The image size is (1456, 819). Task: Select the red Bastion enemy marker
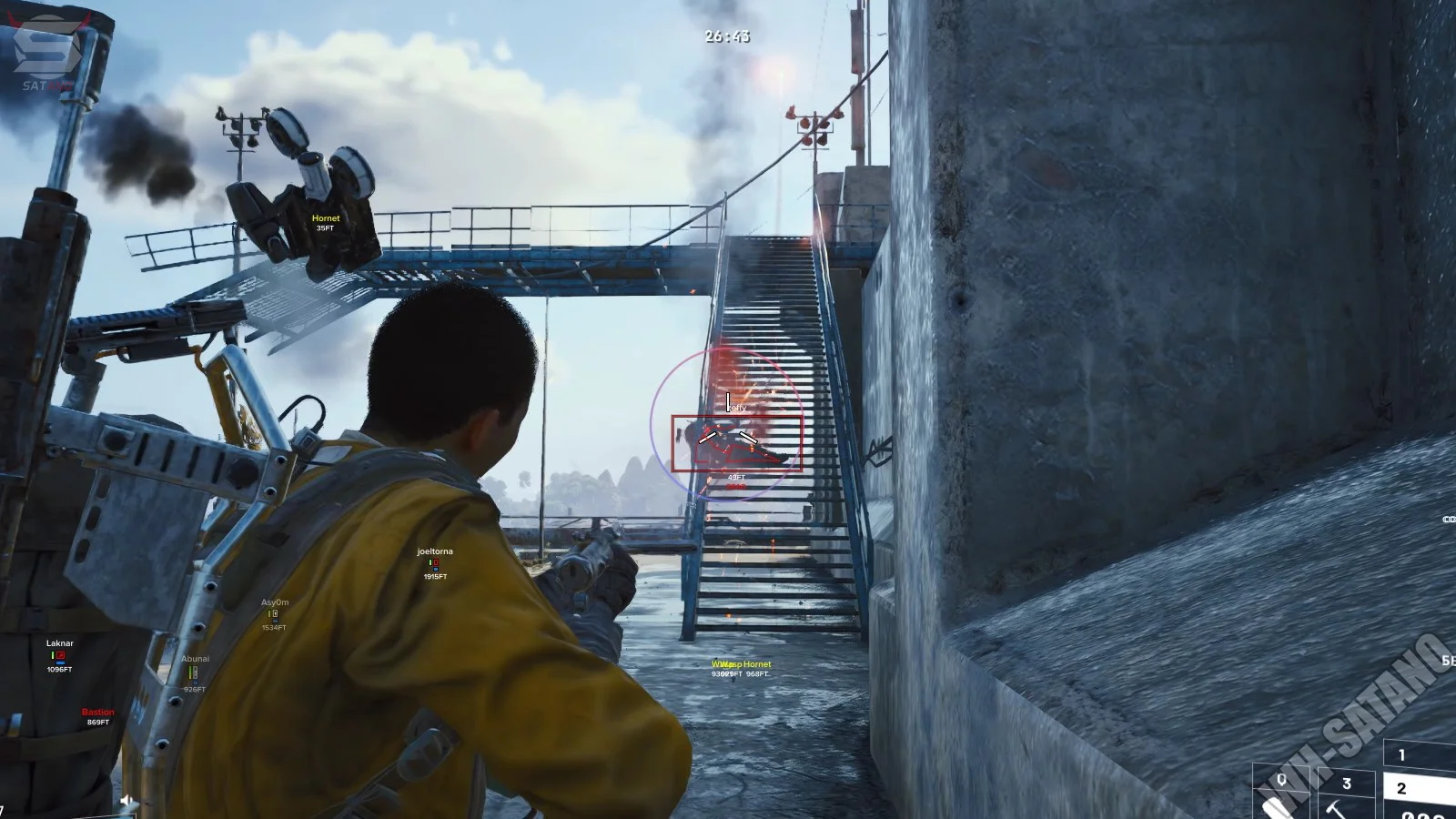pos(98,716)
